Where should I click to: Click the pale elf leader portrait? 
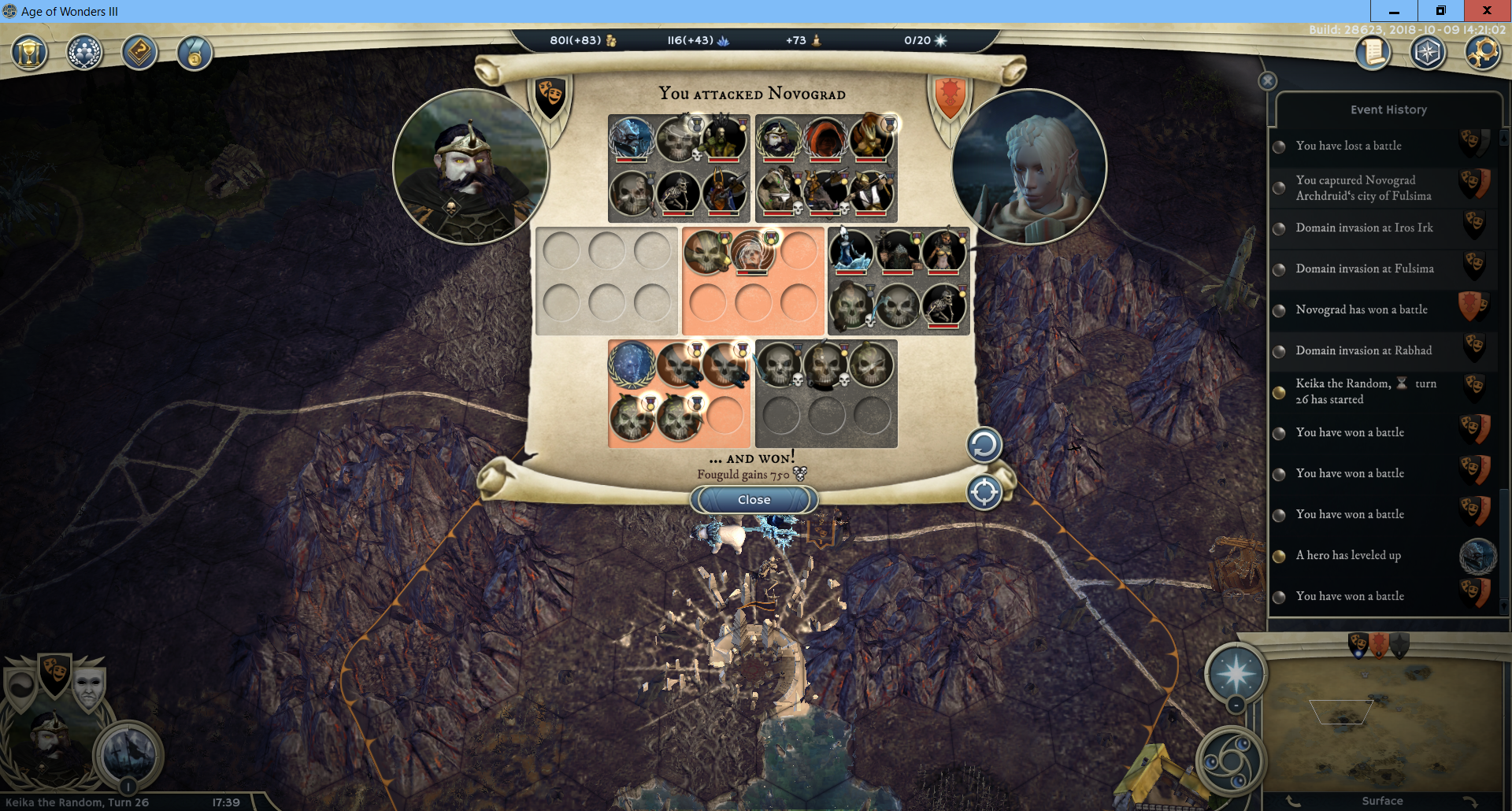(1028, 167)
